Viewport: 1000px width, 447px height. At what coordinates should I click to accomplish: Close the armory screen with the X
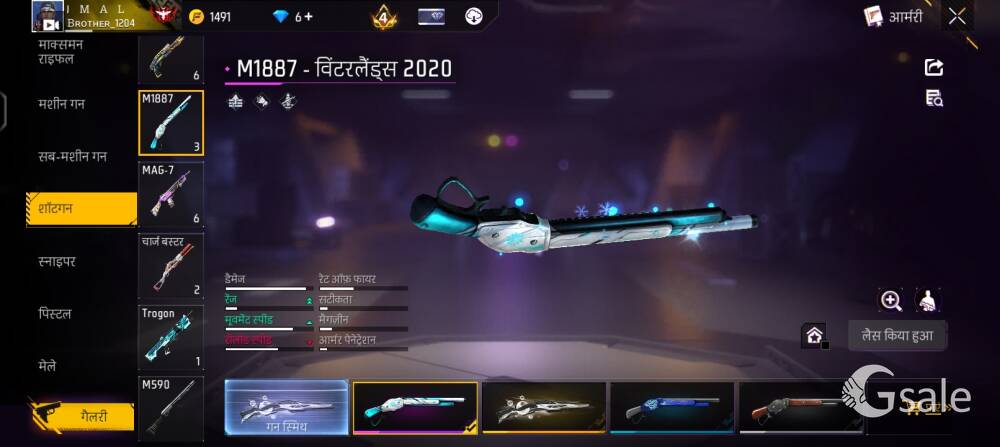click(957, 16)
